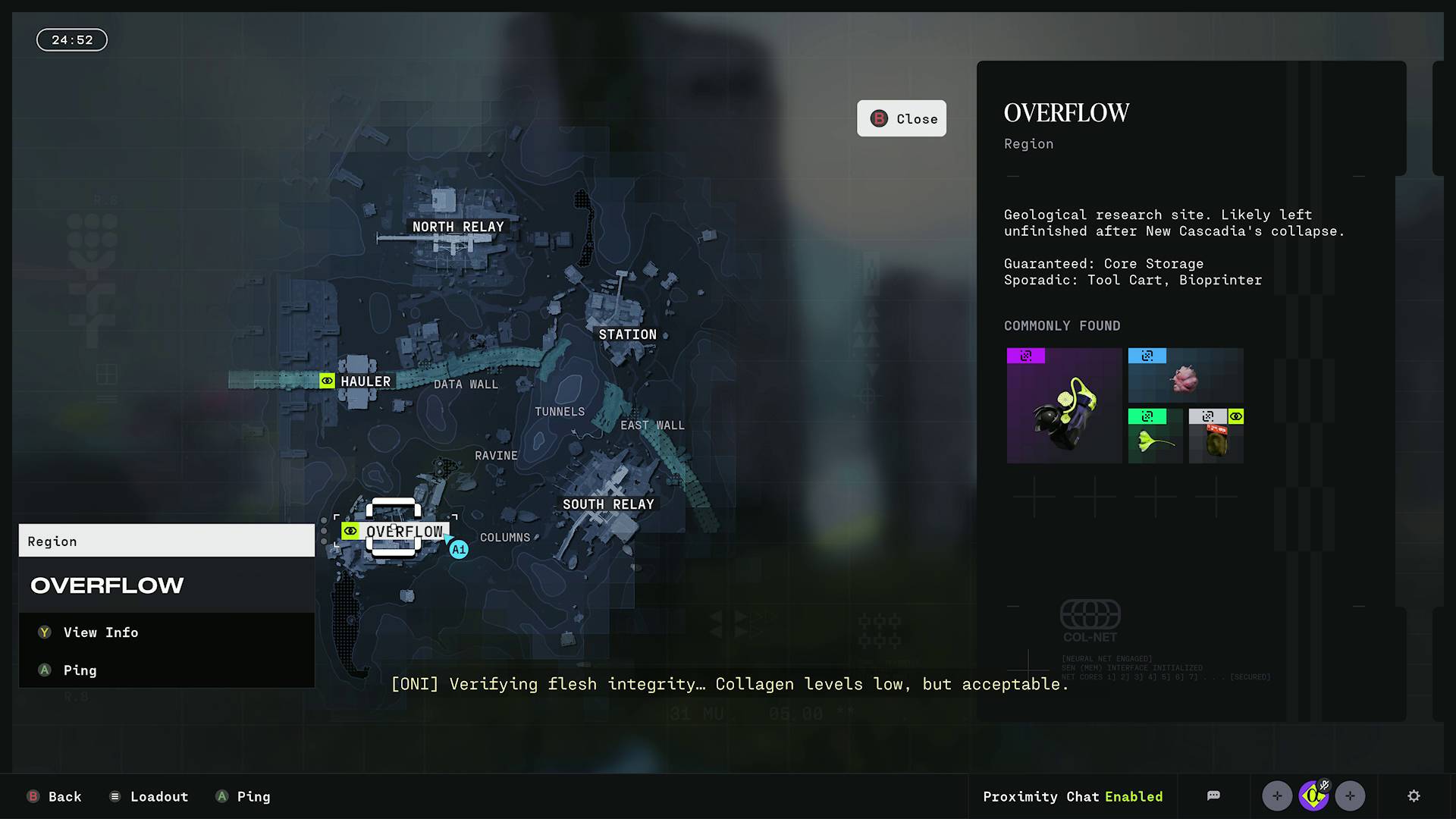Image resolution: width=1456 pixels, height=819 pixels.
Task: Click the 24:52 match timer
Action: coord(71,39)
